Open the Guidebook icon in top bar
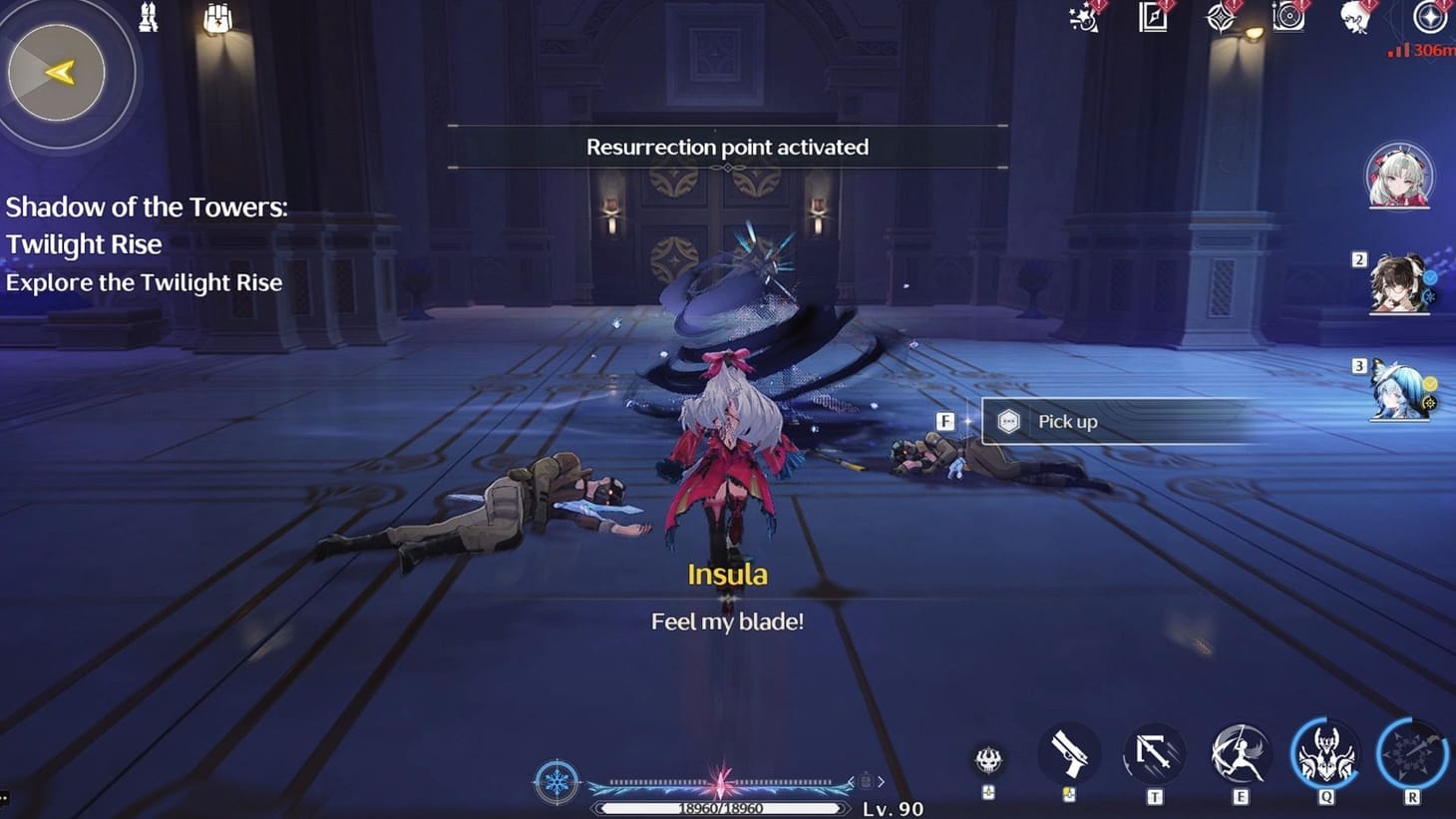Viewport: 1456px width, 819px height. pos(1152,18)
